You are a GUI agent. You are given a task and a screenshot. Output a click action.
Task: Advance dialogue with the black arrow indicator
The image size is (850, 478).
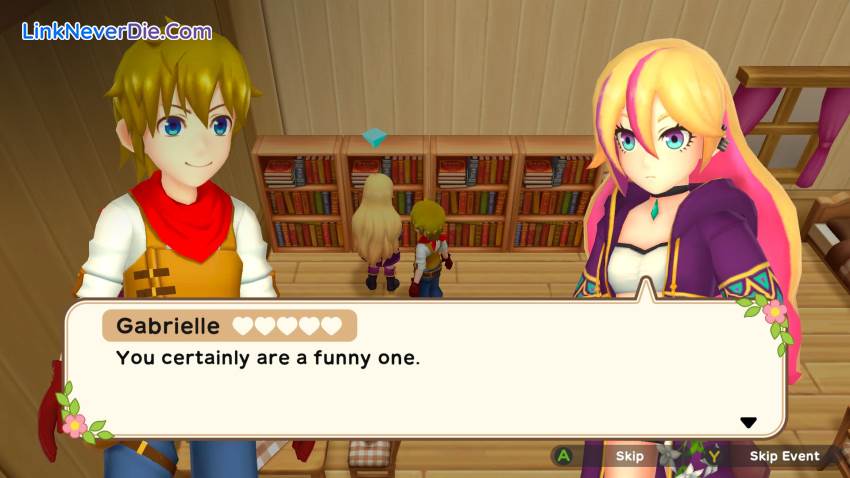(x=748, y=423)
